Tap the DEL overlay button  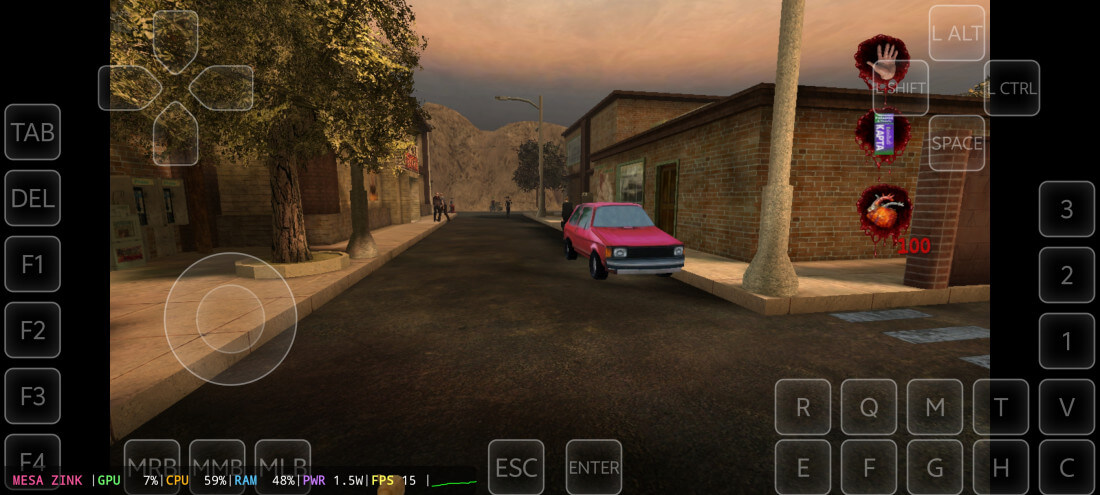32,198
